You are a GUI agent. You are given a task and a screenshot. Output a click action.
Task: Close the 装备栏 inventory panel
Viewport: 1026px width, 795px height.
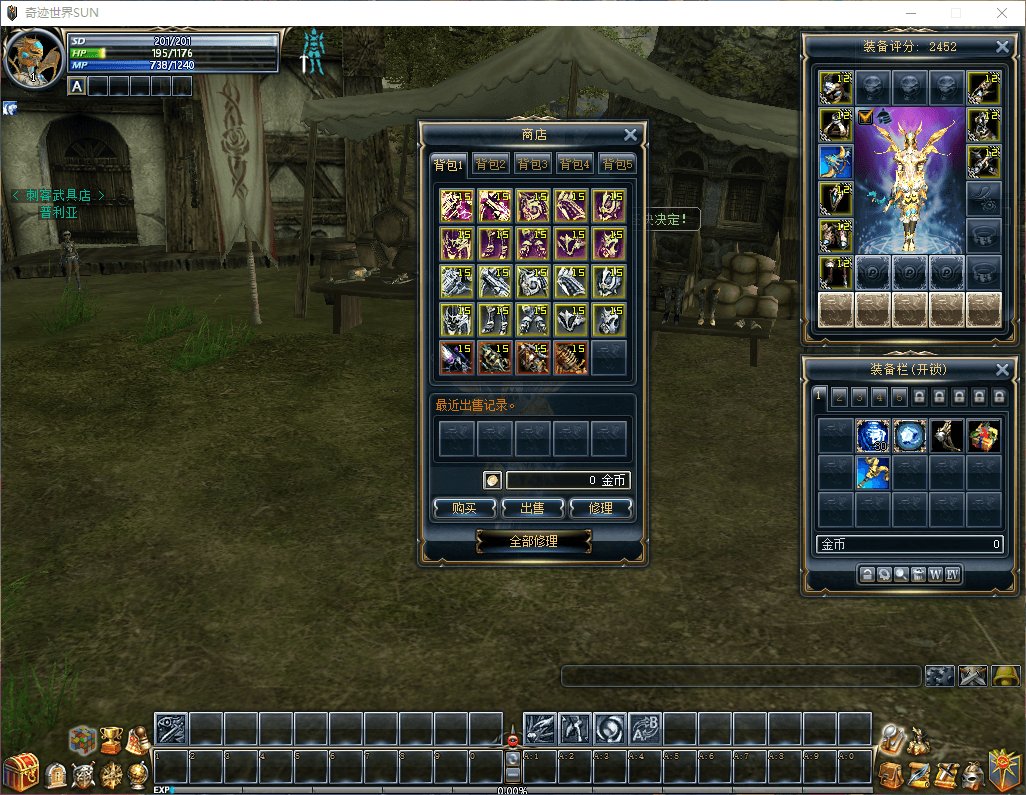[x=1003, y=370]
